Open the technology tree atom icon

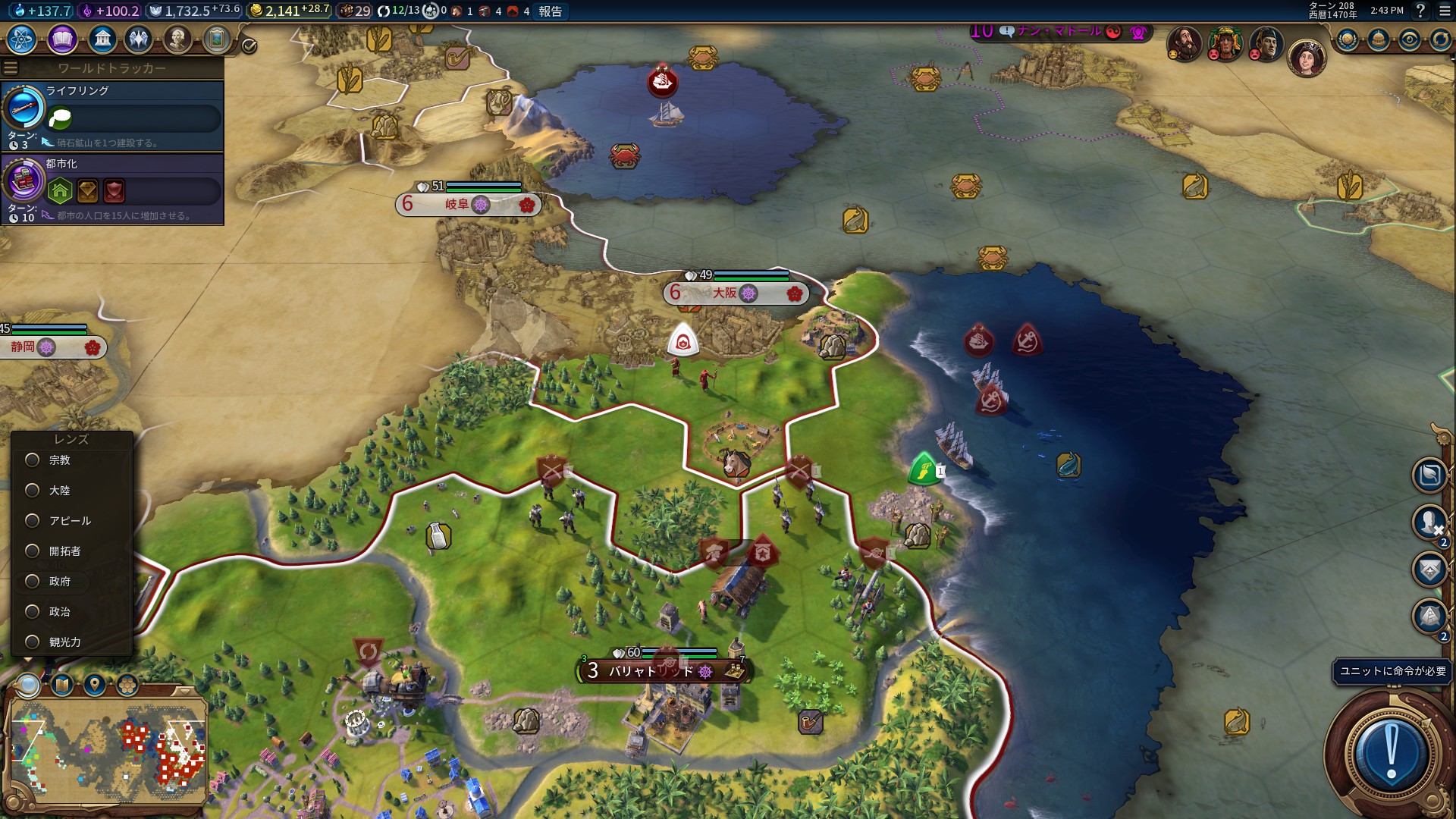click(22, 39)
